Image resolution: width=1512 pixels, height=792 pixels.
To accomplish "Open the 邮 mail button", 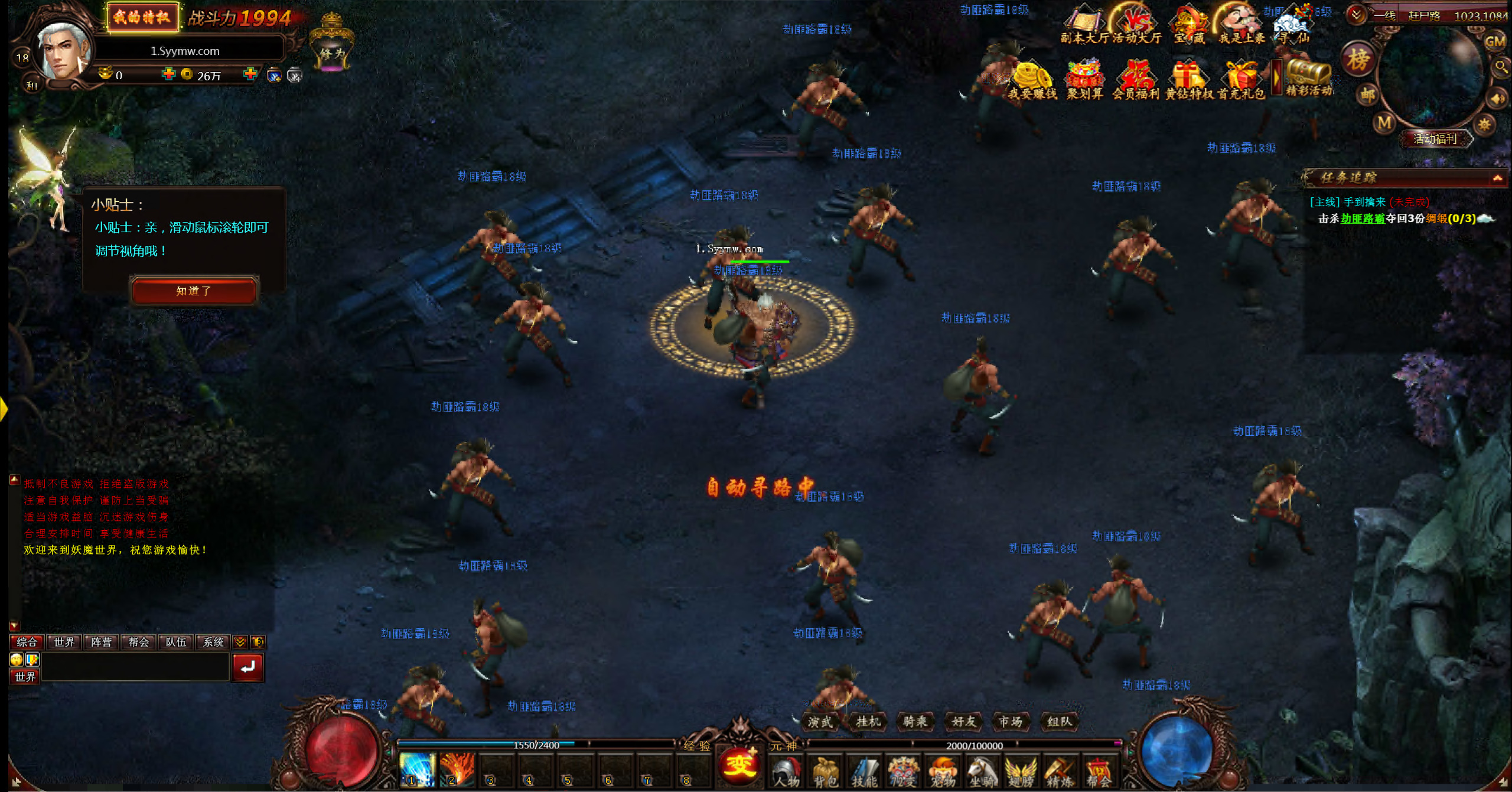I will pyautogui.click(x=1368, y=94).
